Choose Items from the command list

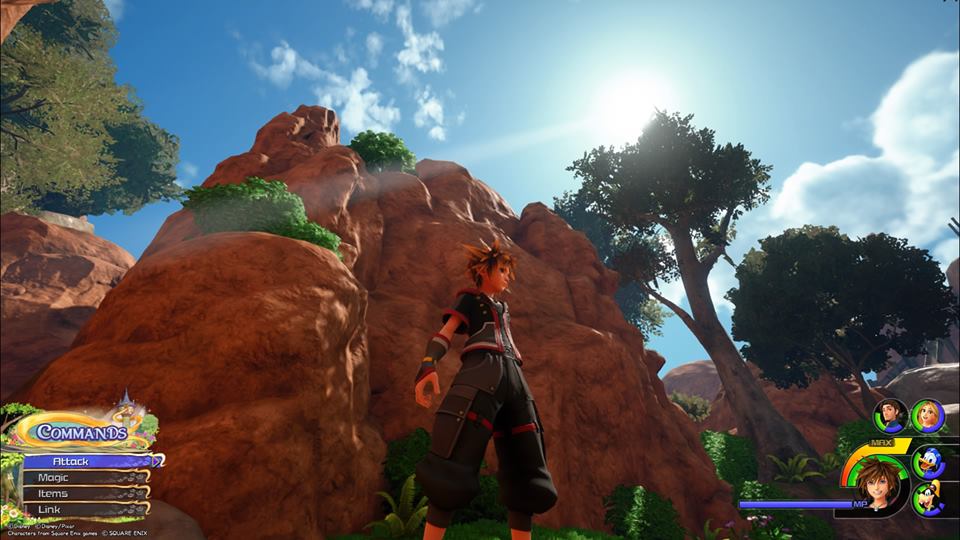point(85,494)
